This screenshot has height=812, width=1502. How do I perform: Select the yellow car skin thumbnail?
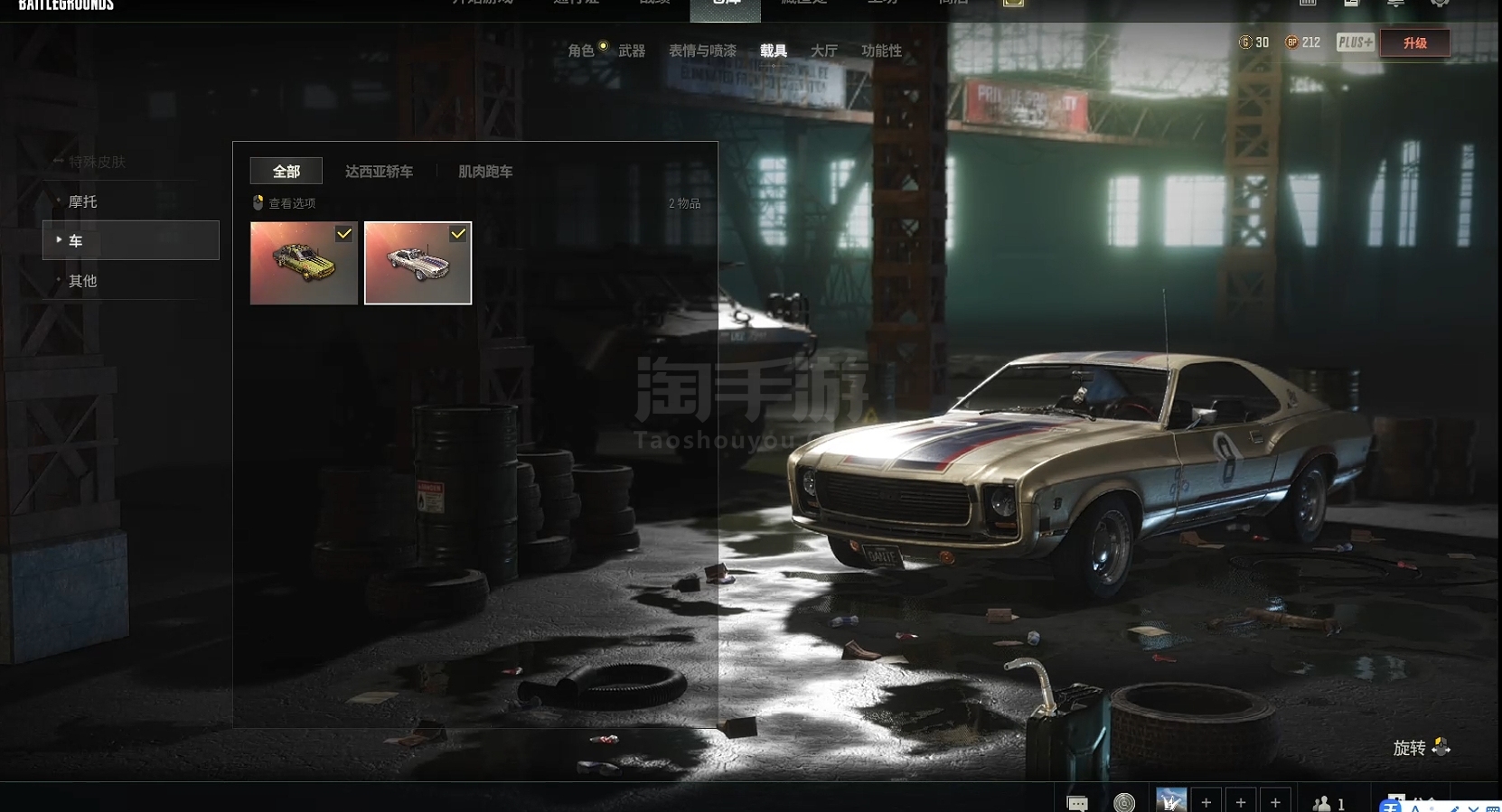(x=304, y=263)
